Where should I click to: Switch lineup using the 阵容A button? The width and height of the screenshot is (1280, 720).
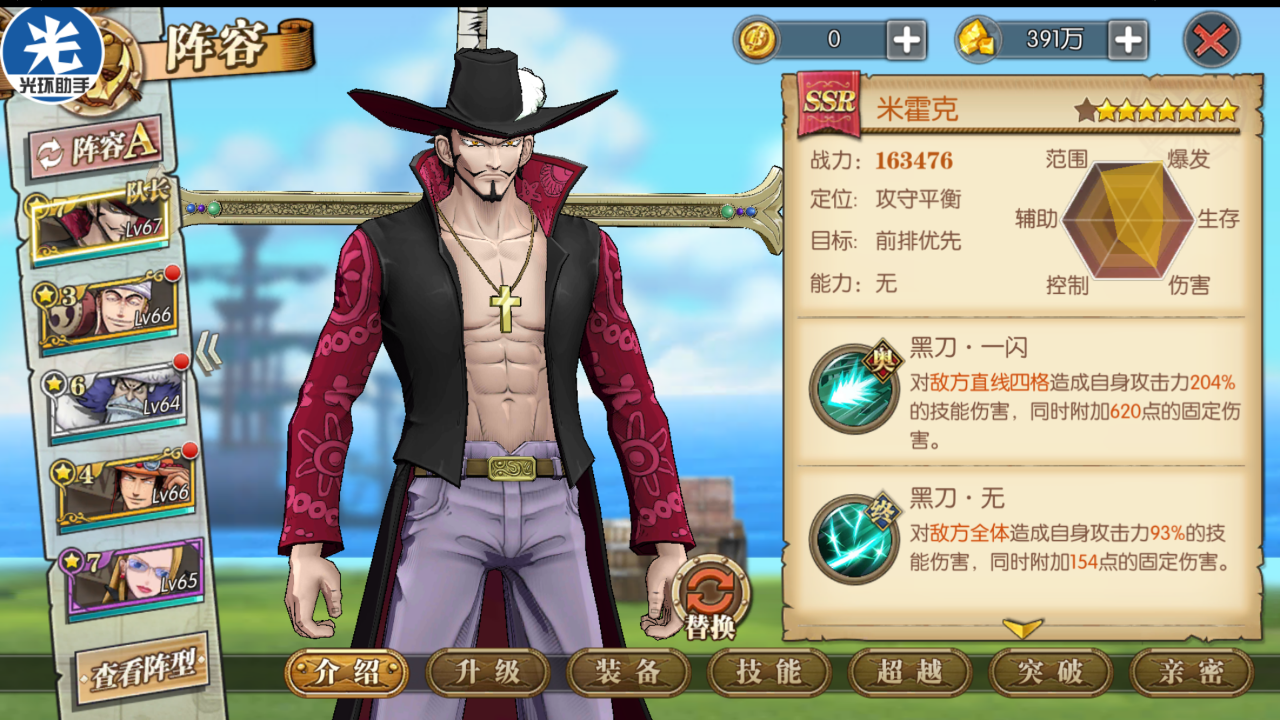point(98,149)
